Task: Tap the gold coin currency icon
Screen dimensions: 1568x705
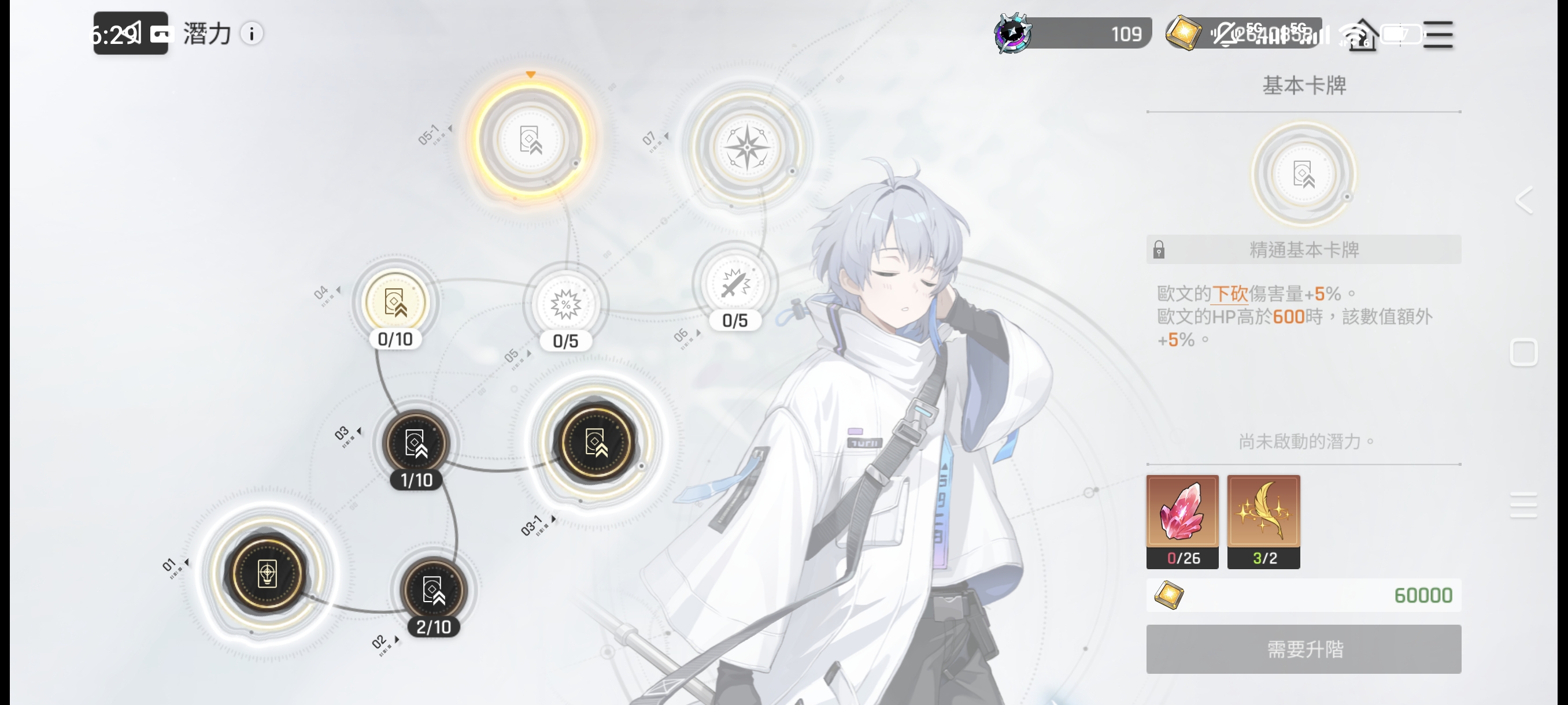Action: pyautogui.click(x=1183, y=33)
